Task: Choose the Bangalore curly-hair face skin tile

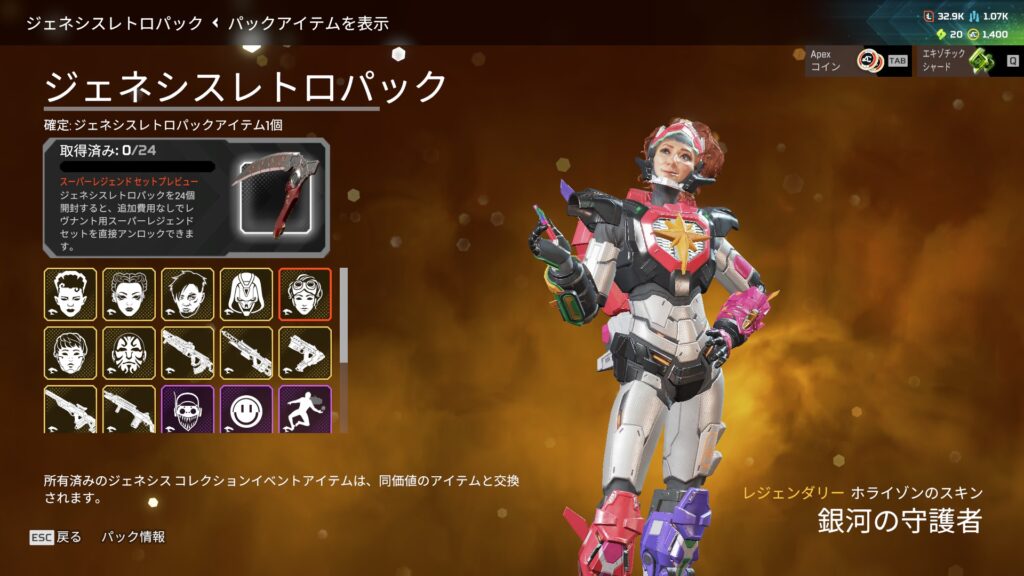Action: (70, 294)
